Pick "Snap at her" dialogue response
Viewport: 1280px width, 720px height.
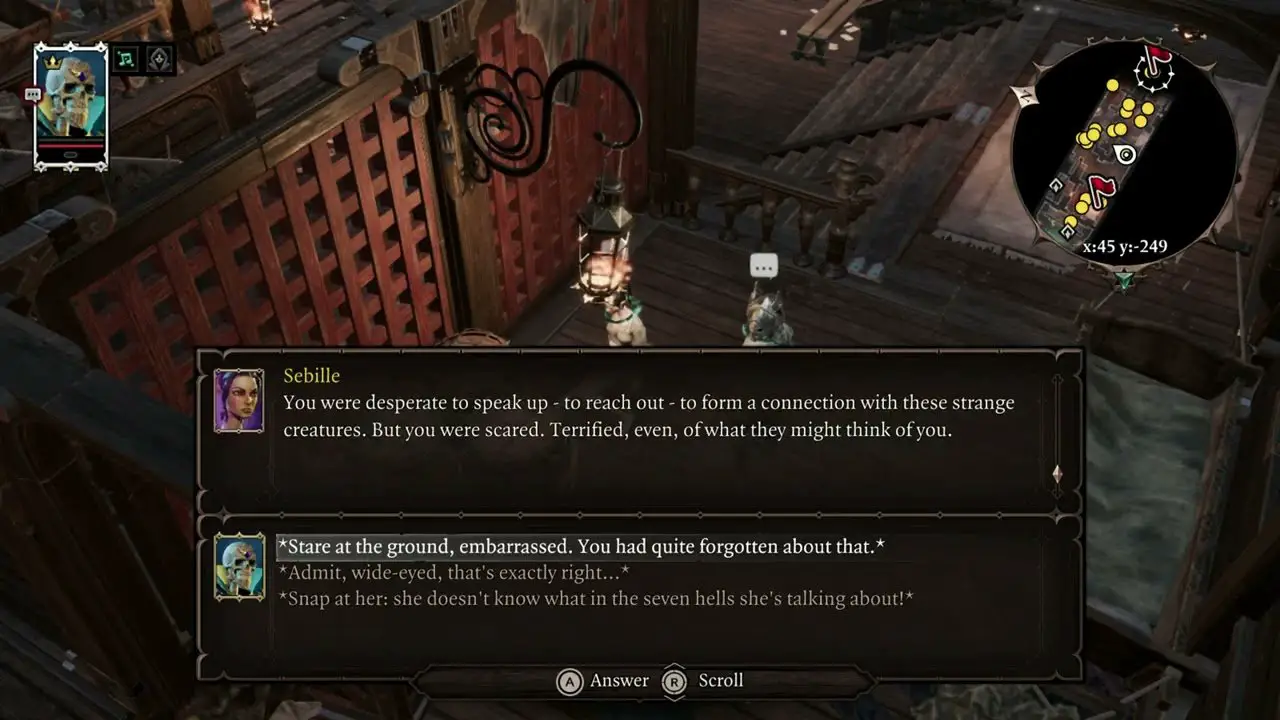point(595,599)
